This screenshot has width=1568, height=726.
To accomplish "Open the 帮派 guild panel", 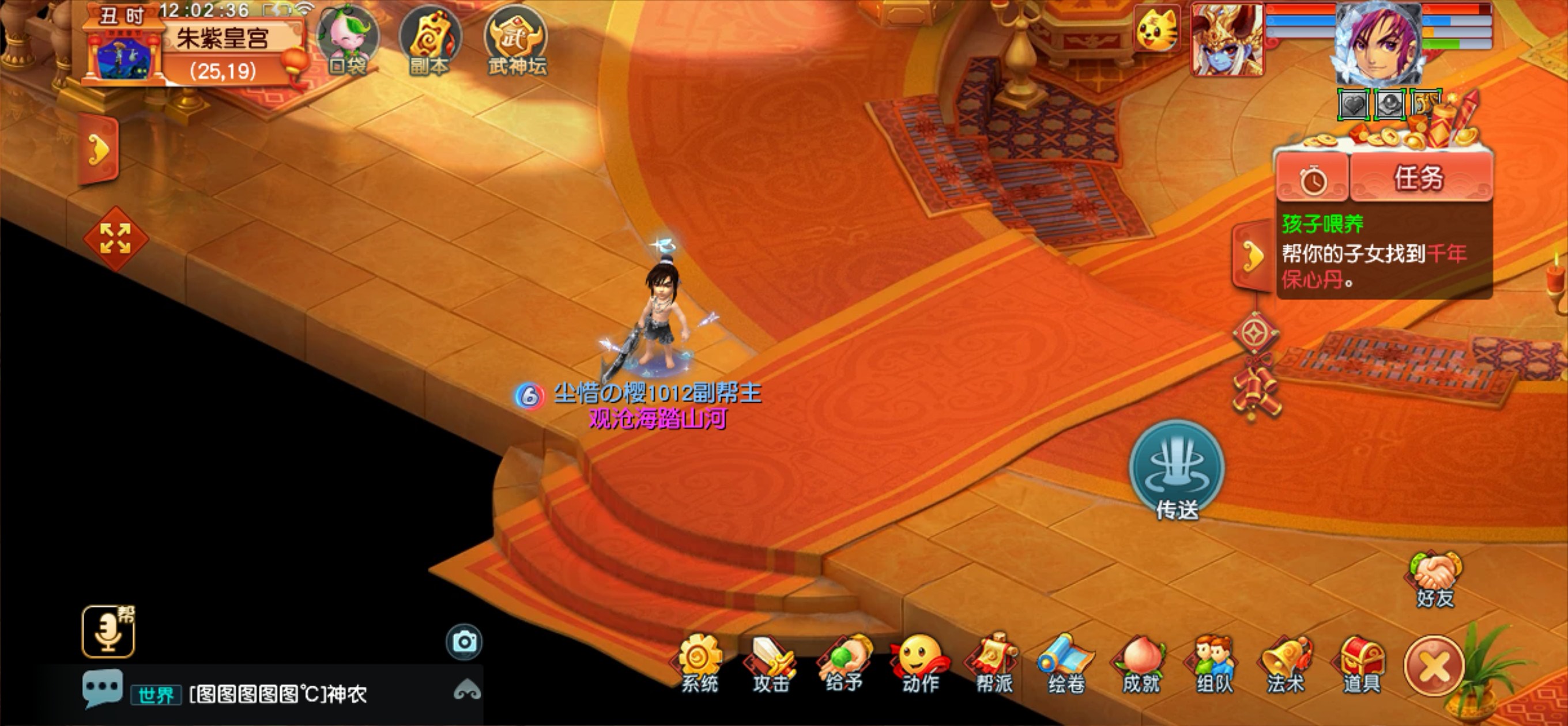I will [x=994, y=664].
